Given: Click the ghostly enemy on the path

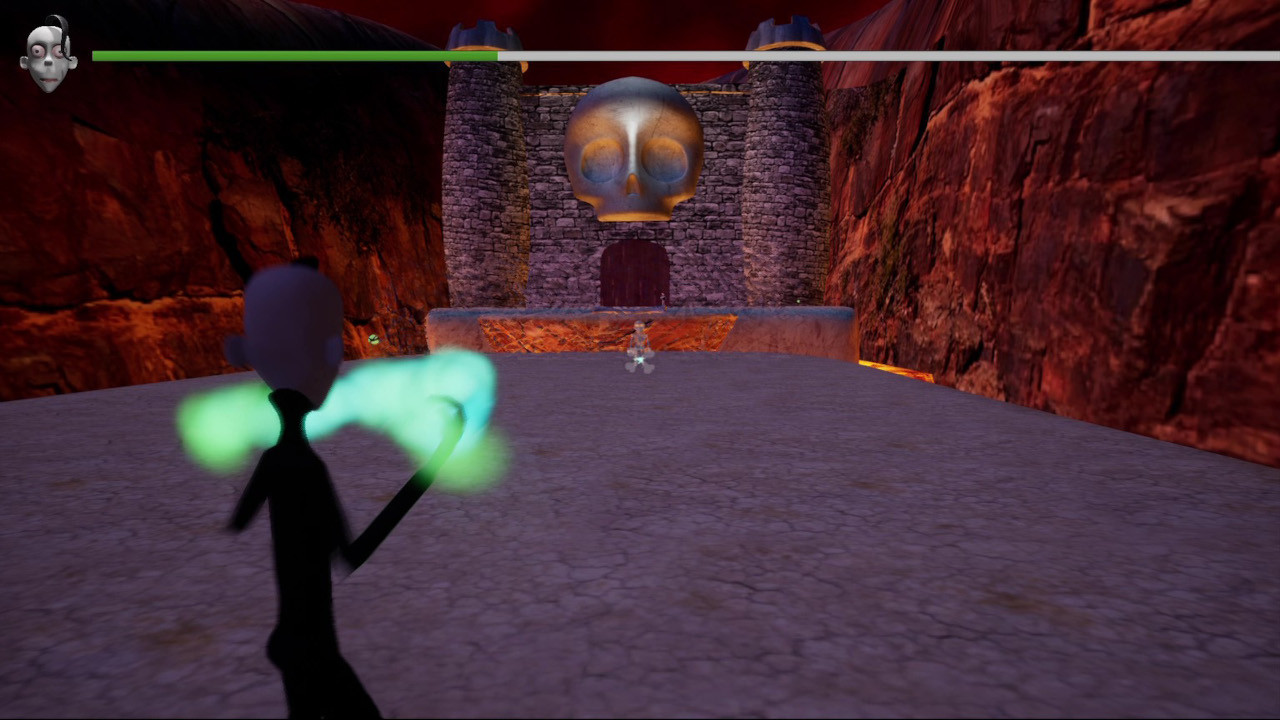Looking at the screenshot, I should [x=637, y=345].
